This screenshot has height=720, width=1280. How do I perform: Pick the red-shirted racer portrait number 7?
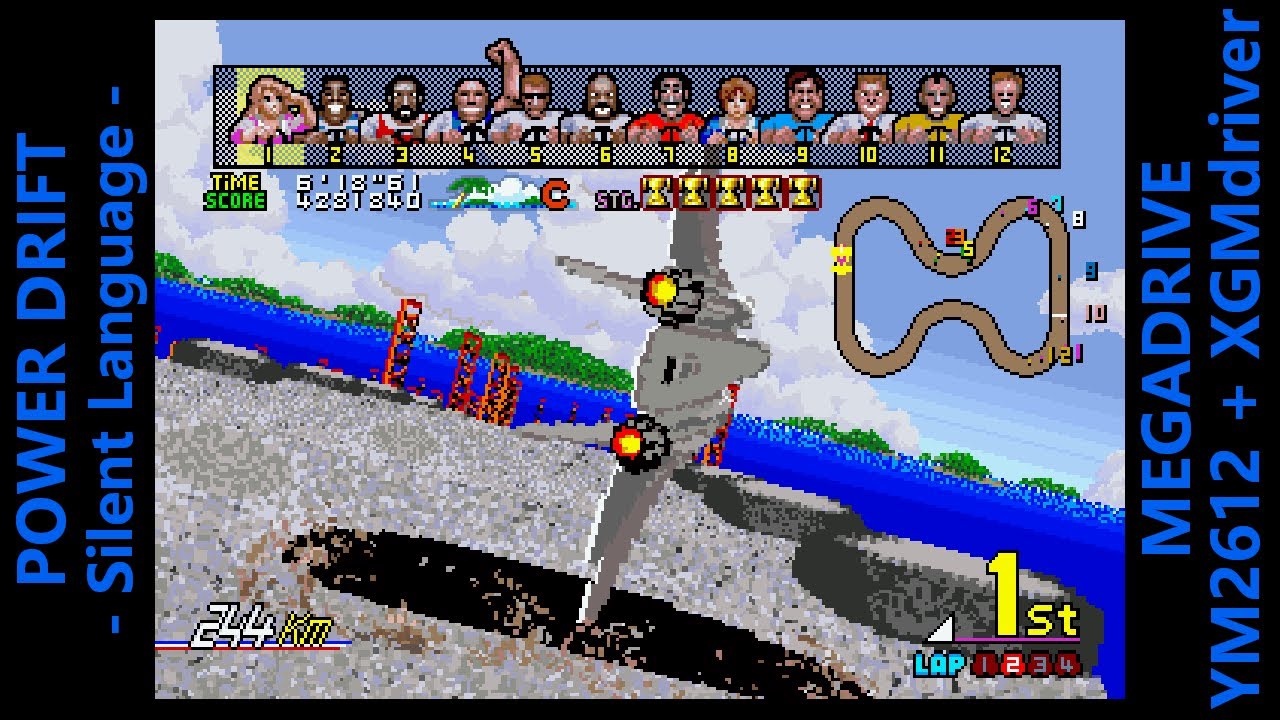pyautogui.click(x=667, y=112)
